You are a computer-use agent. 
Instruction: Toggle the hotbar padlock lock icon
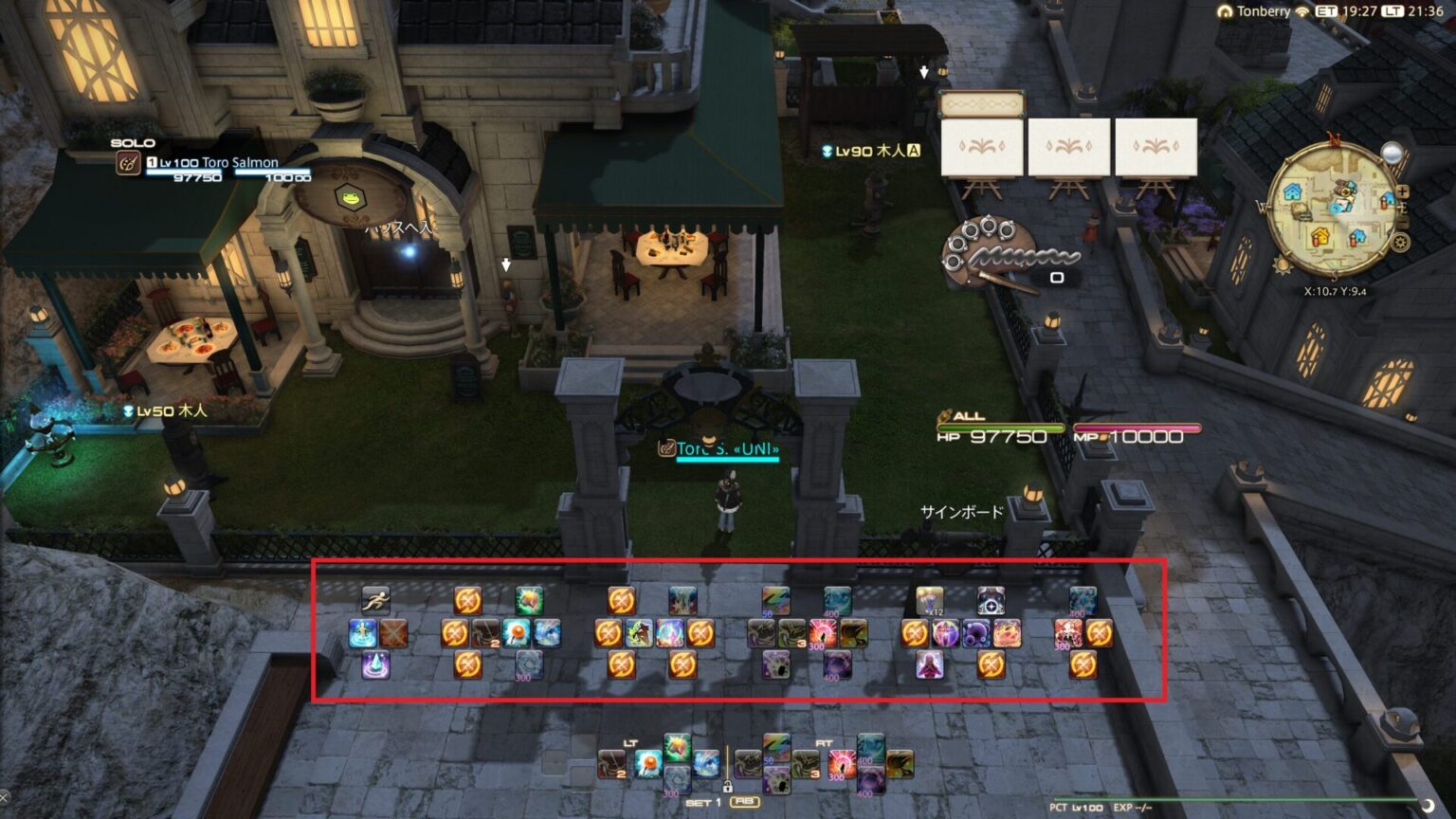(x=729, y=787)
